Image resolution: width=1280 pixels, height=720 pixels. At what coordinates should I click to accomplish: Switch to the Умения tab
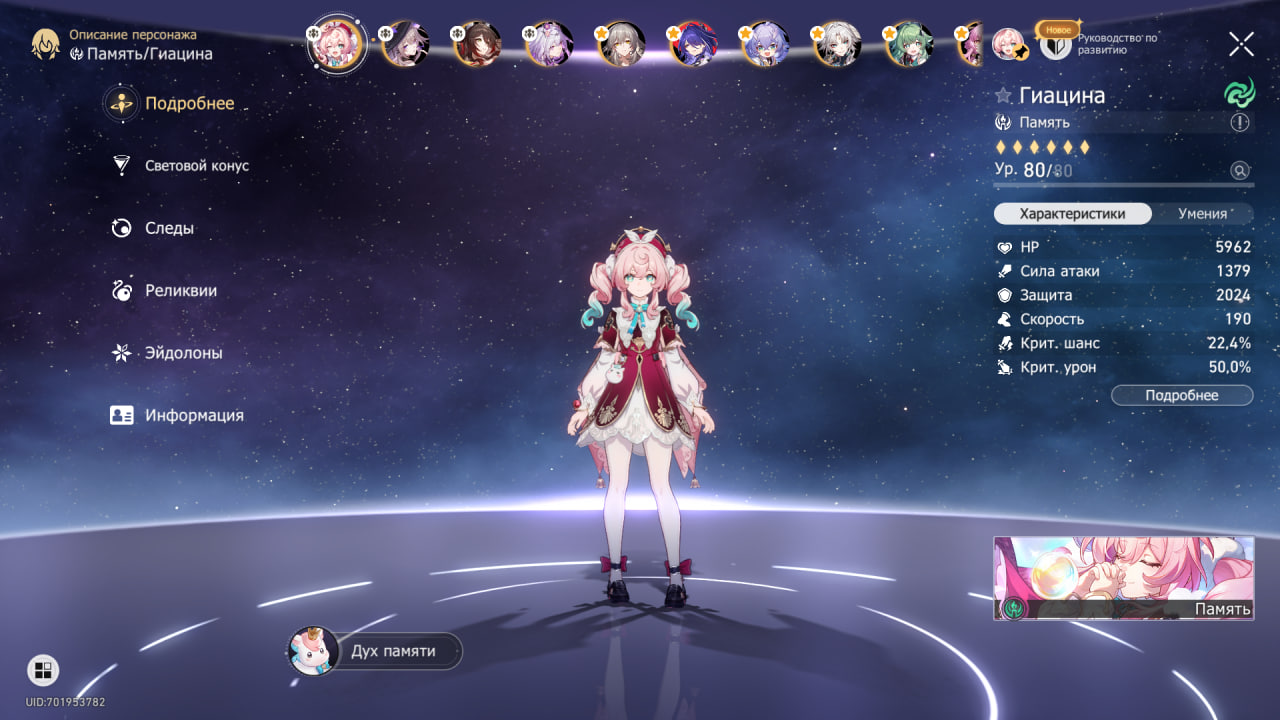point(1202,213)
